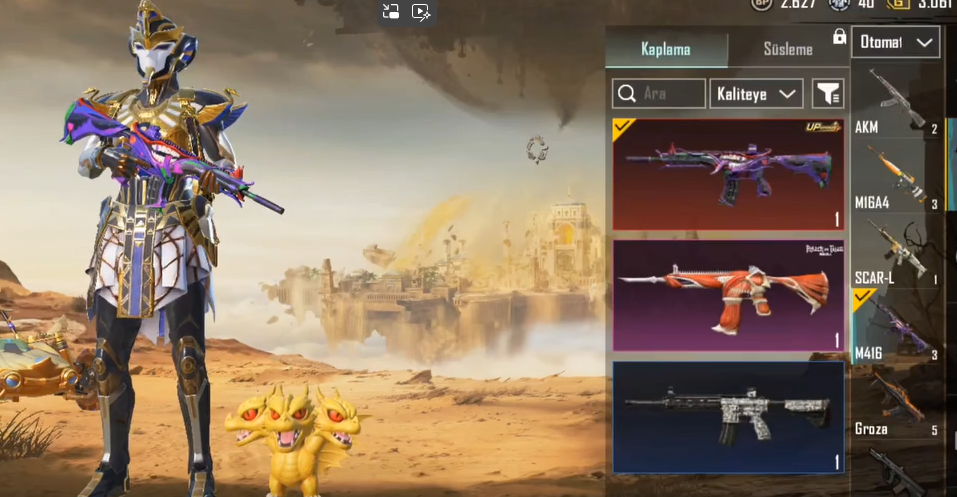Choose the orange muscle-themed M416 skin
Screen dimensions: 957x497
coord(729,296)
